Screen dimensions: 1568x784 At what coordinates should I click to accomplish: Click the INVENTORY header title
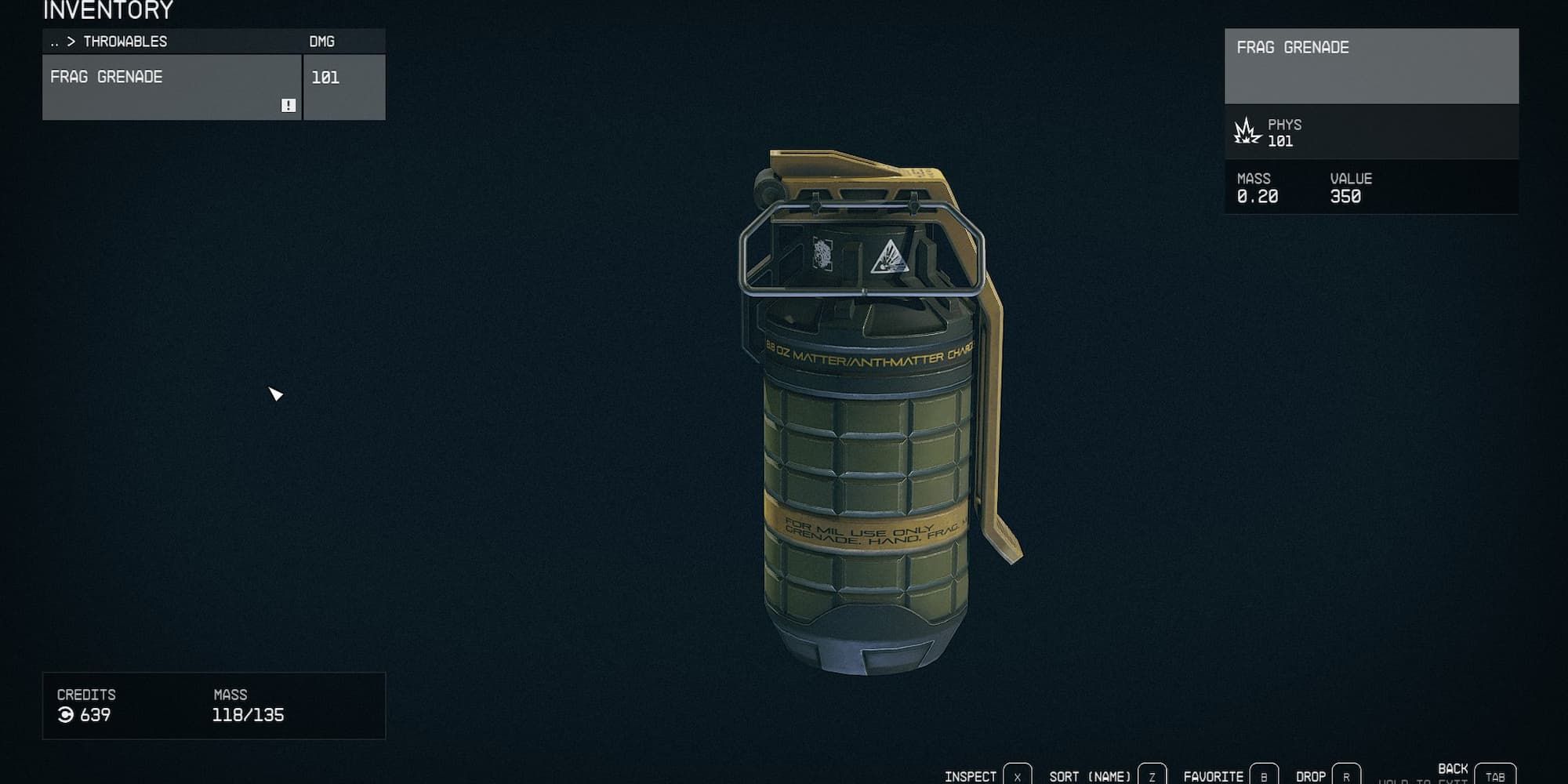(x=106, y=10)
